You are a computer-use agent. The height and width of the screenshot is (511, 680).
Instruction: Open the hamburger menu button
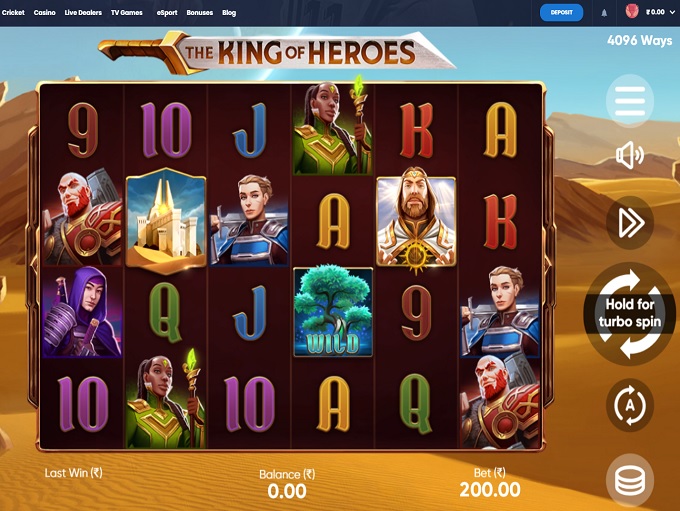630,100
